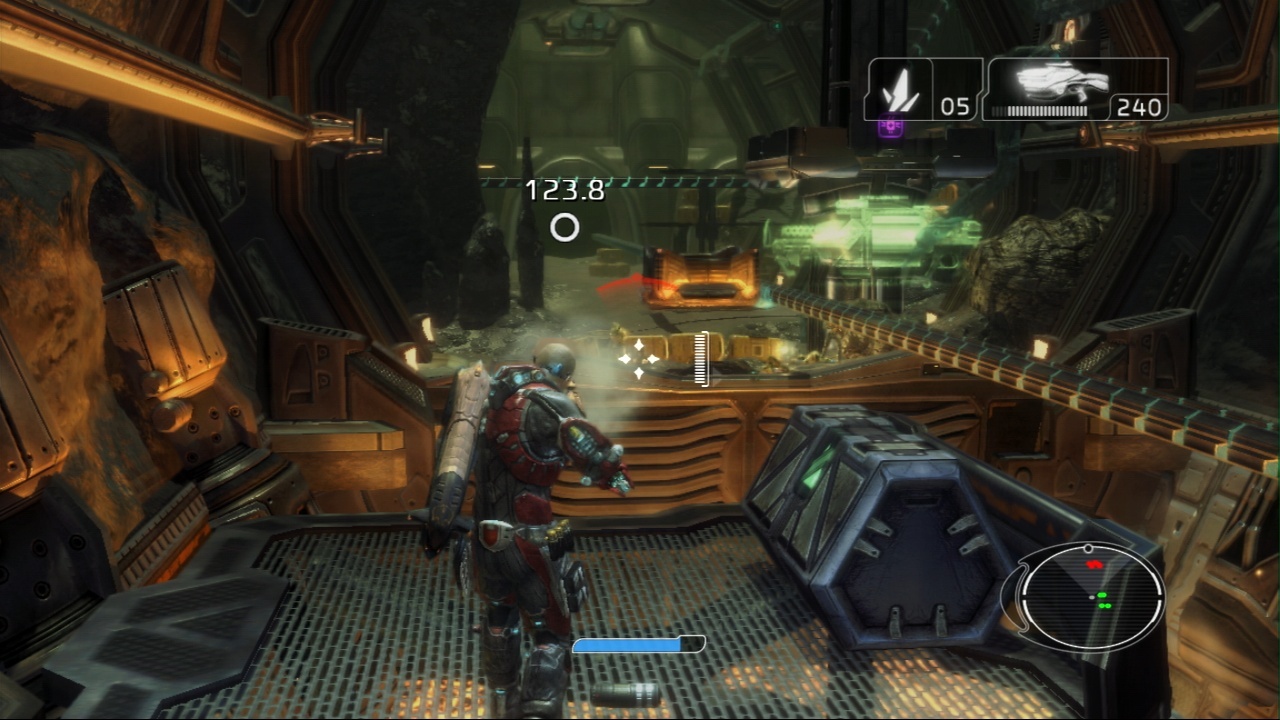Image resolution: width=1280 pixels, height=720 pixels.
Task: Click the circular radar minimap
Action: (x=1091, y=599)
